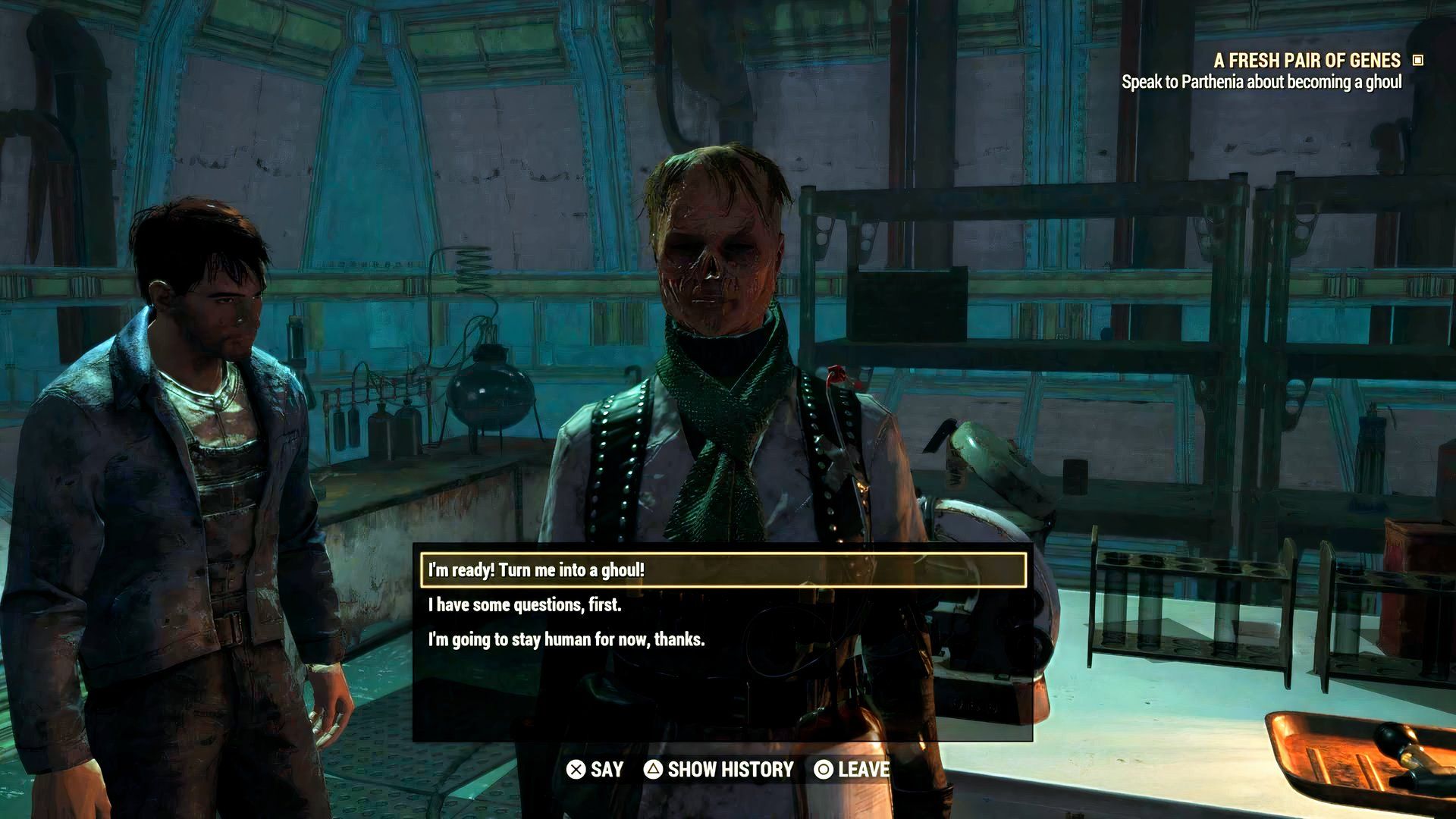Viewport: 1456px width, 819px height.
Task: Select the "I have some questions, first." reply
Action: (x=525, y=605)
